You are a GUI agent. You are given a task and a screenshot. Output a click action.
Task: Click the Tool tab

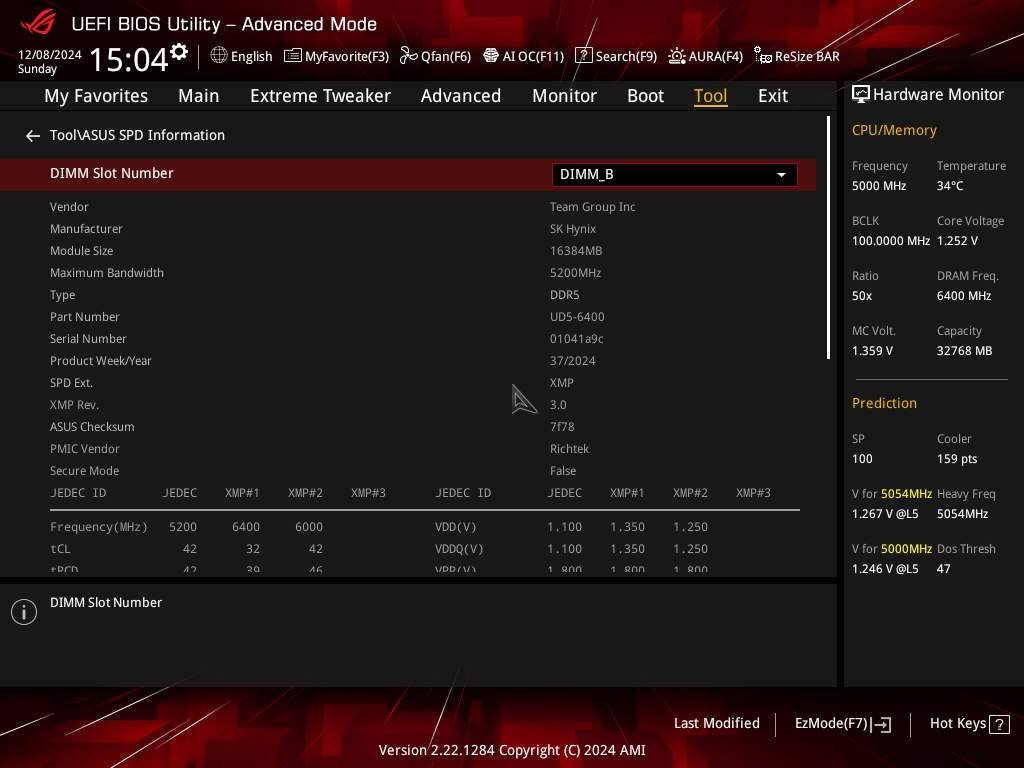coord(710,96)
